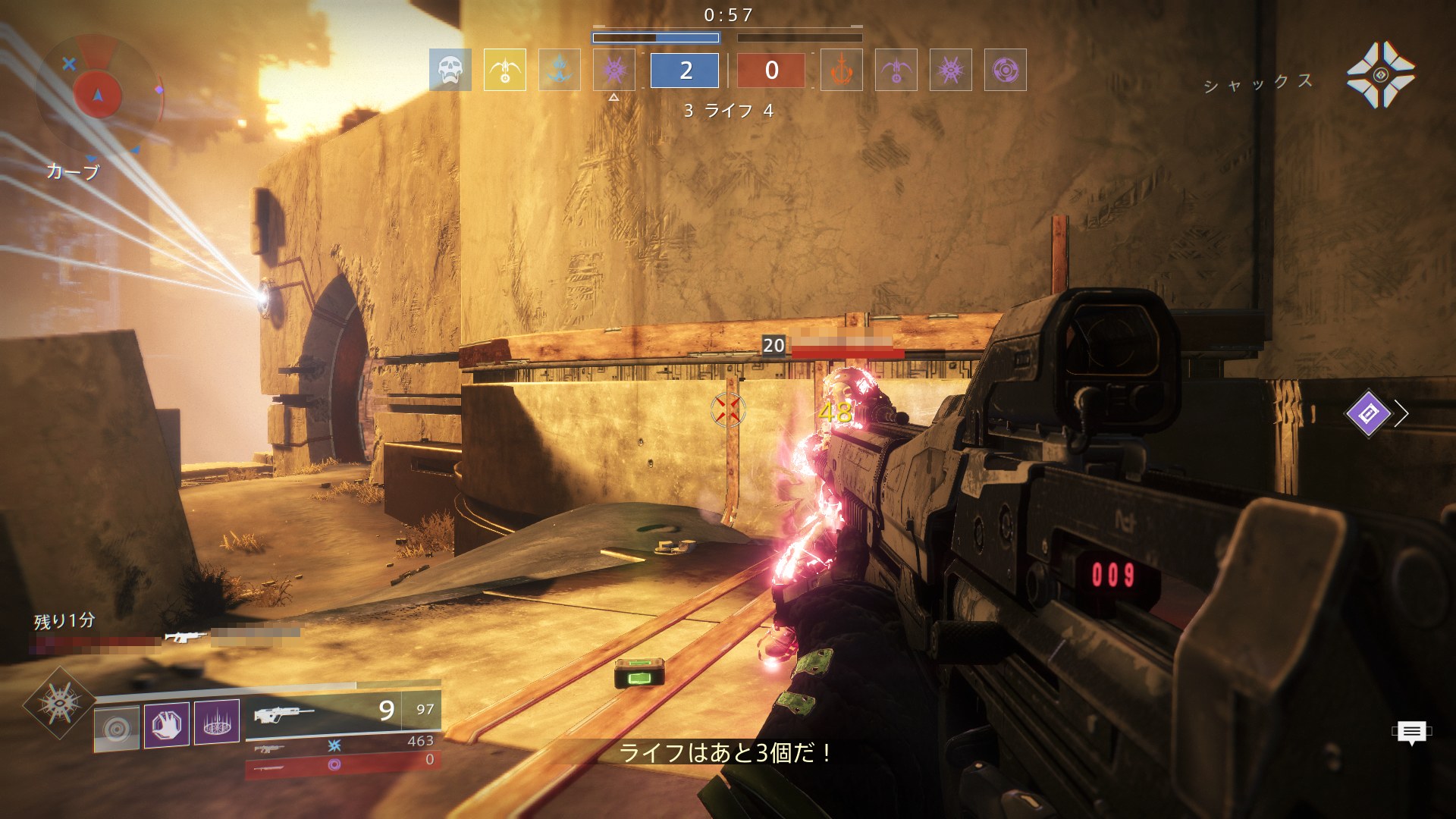The image size is (1456, 819).
Task: Open the Ghost icon beside シャックス
Action: coord(1380,74)
